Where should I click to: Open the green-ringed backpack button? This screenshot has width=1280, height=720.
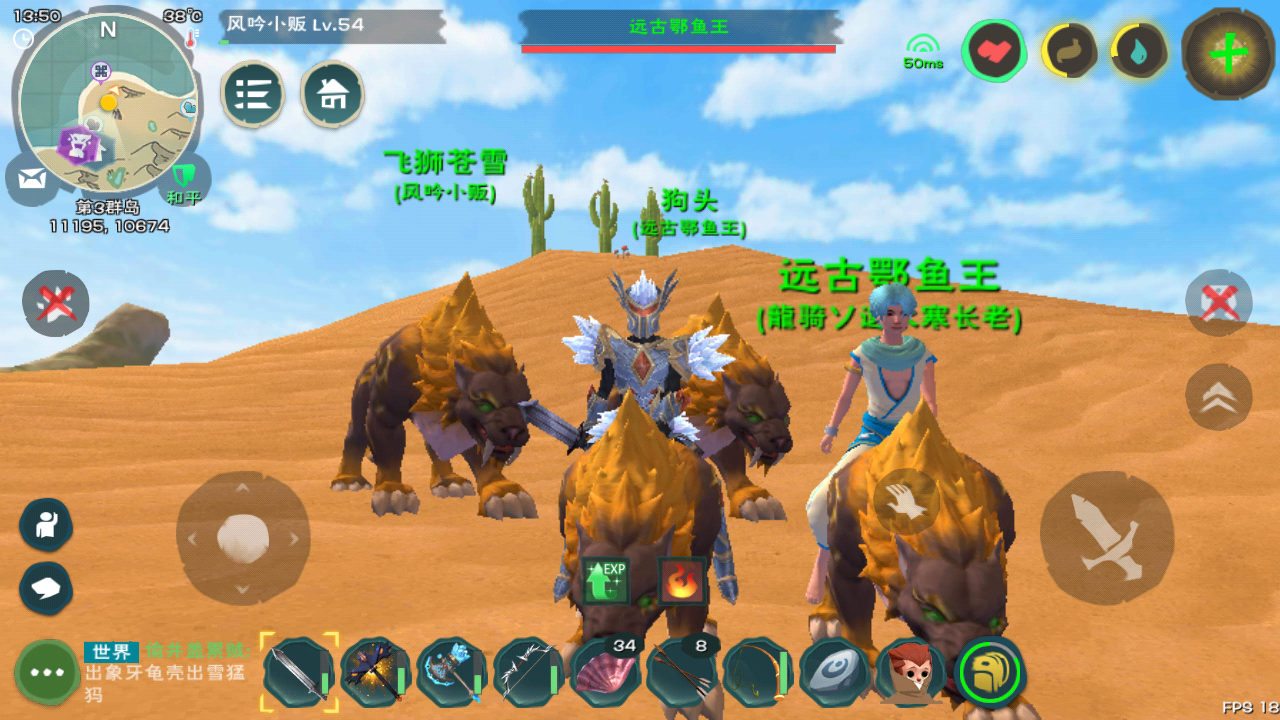(990, 672)
